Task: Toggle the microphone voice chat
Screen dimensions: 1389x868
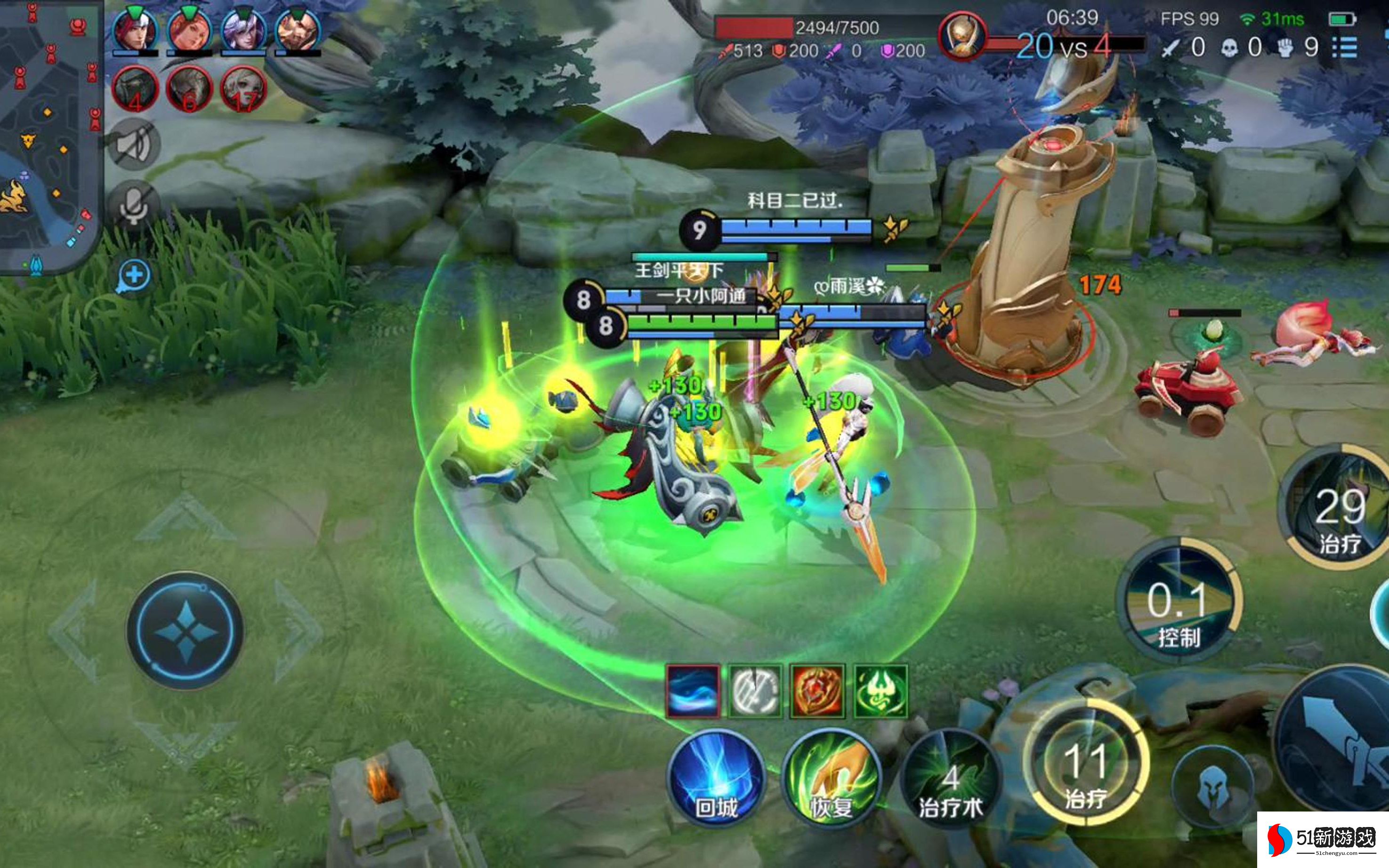Action: (134, 204)
